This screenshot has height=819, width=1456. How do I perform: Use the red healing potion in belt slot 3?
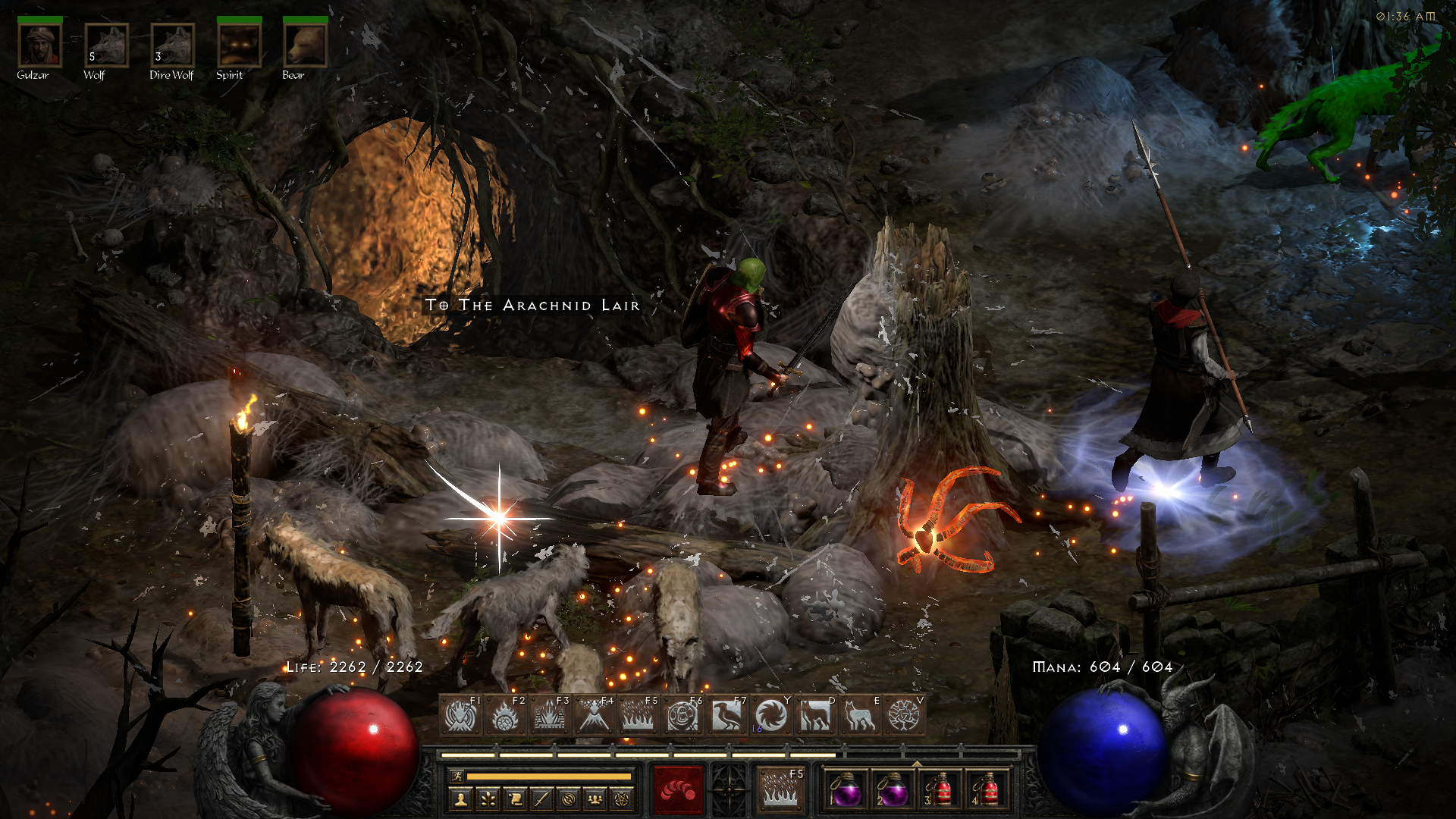pyautogui.click(x=940, y=790)
